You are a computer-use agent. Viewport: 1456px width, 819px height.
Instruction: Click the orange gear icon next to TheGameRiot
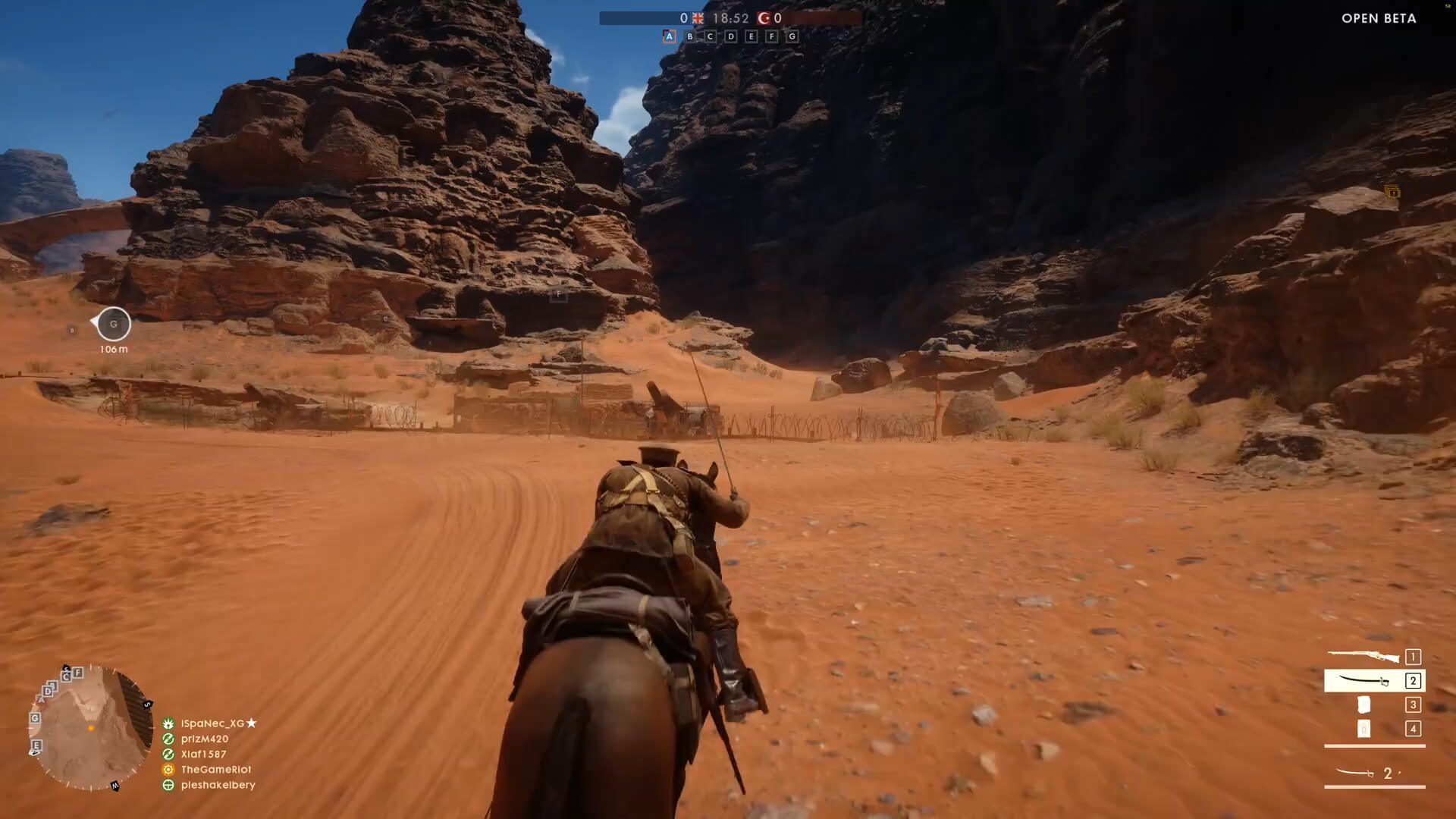[x=168, y=770]
